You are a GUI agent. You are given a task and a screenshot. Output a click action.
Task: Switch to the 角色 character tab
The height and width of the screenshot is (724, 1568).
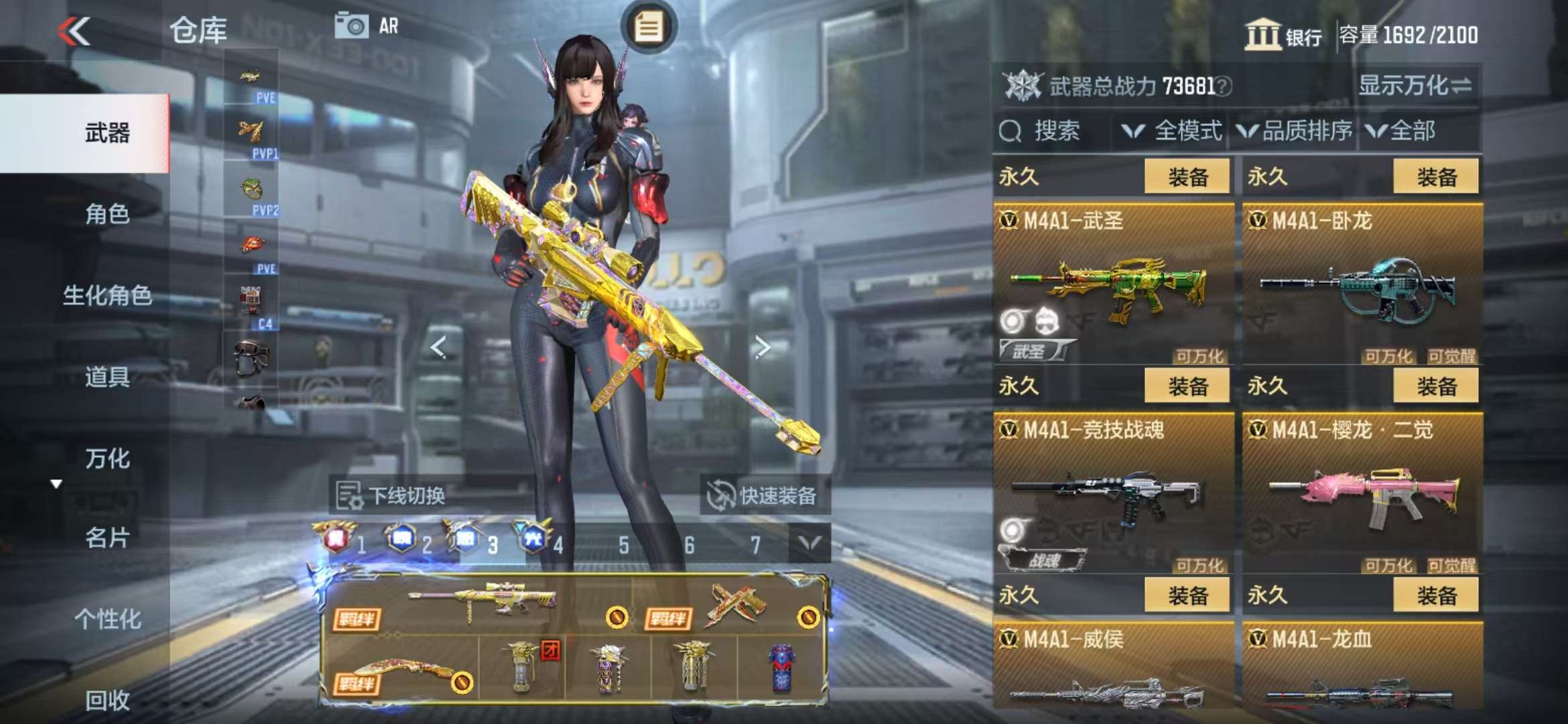click(x=107, y=214)
